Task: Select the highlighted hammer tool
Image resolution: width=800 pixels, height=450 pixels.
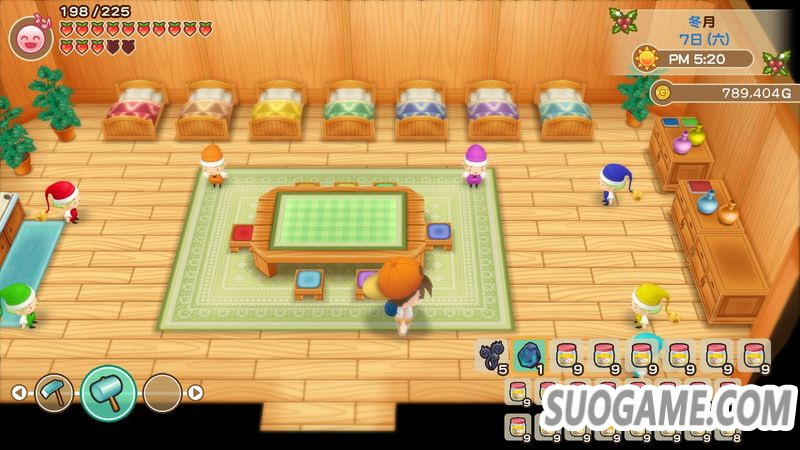Action: tap(107, 392)
